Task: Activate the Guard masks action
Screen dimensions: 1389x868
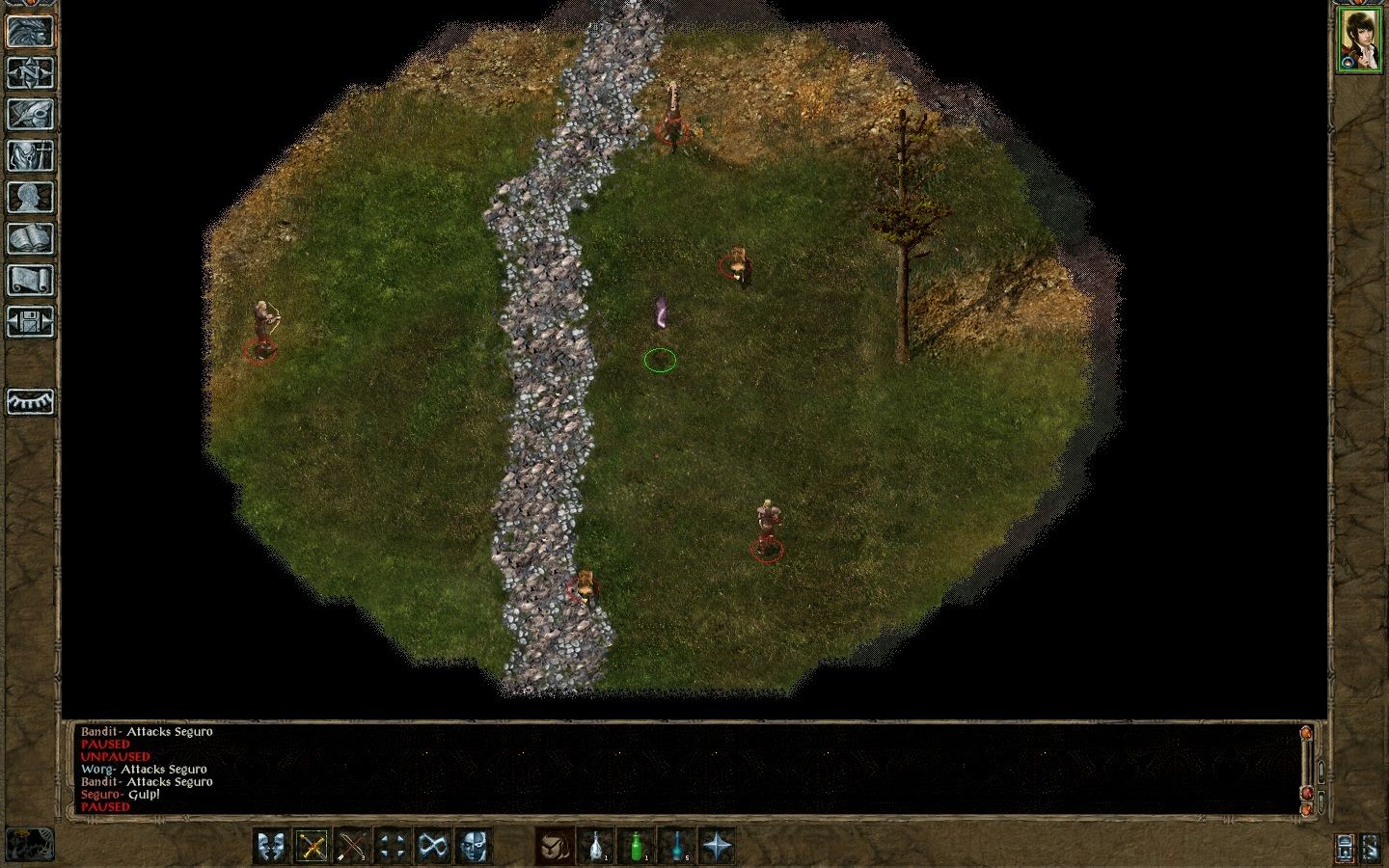Action: 271,847
